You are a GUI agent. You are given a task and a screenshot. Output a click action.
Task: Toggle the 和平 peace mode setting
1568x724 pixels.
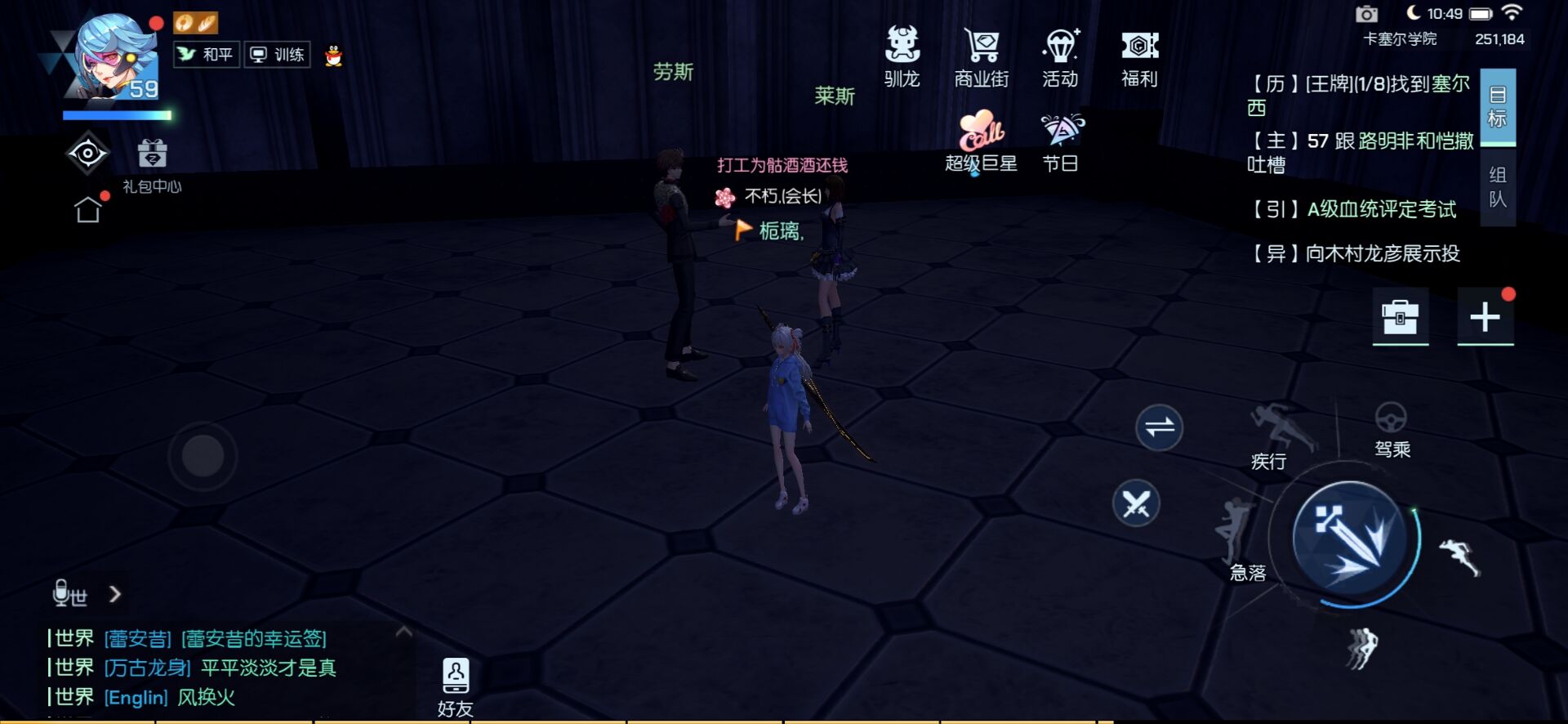(206, 54)
